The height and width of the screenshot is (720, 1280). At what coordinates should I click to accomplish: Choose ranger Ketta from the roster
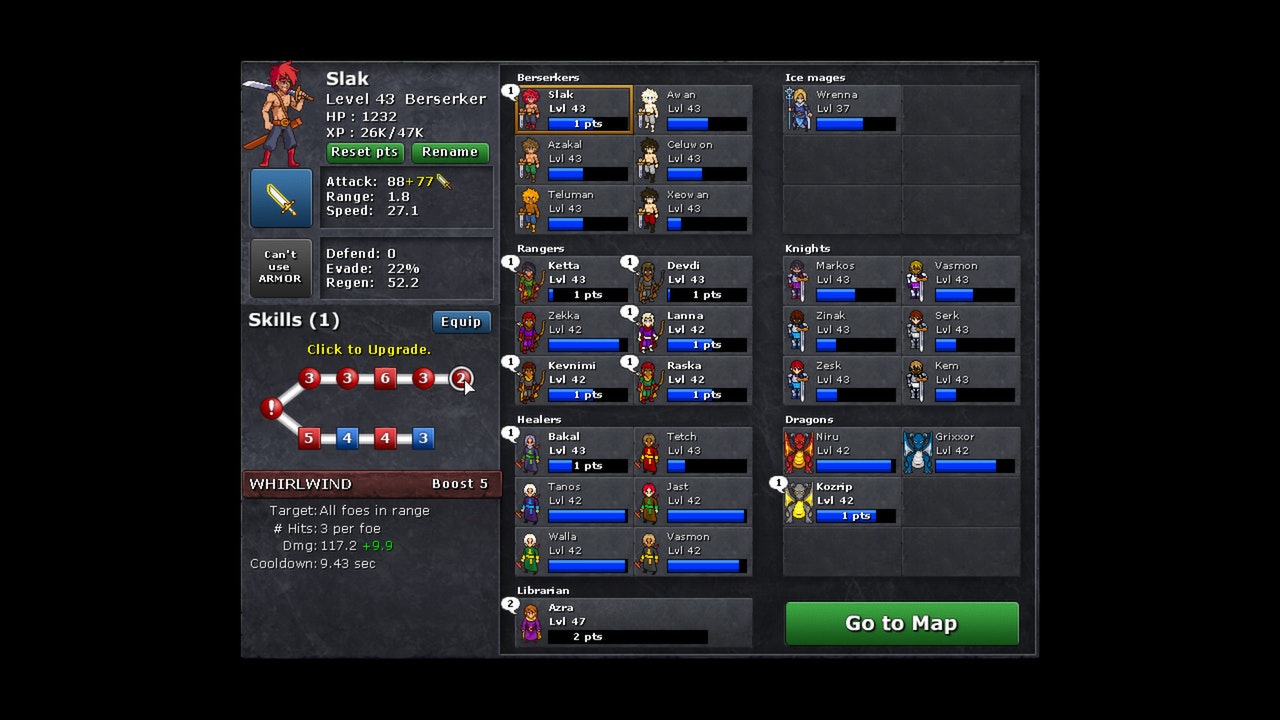point(574,280)
